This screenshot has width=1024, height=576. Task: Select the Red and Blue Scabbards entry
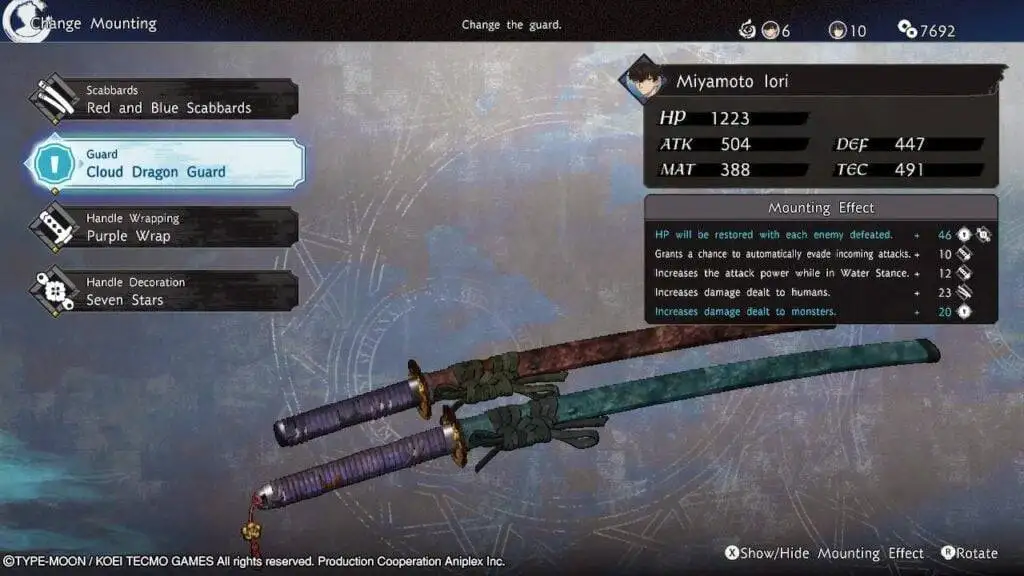(x=167, y=100)
